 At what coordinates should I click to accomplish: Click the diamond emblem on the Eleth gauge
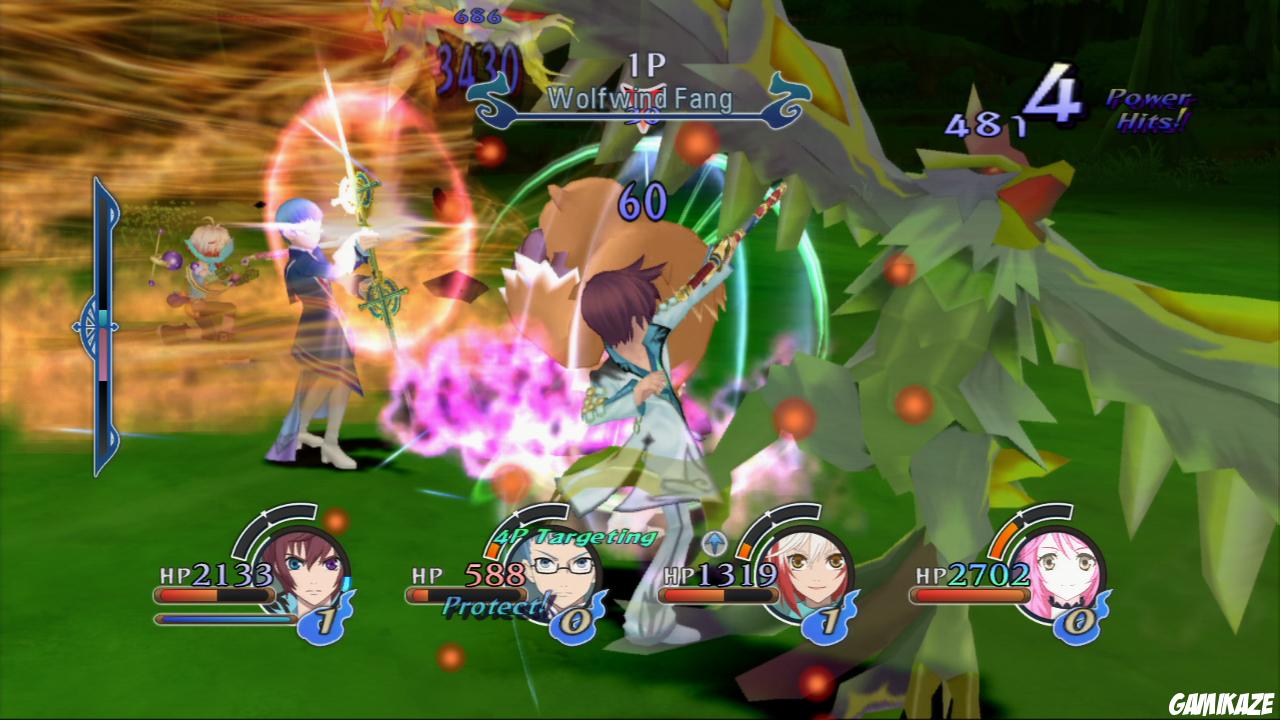click(95, 322)
